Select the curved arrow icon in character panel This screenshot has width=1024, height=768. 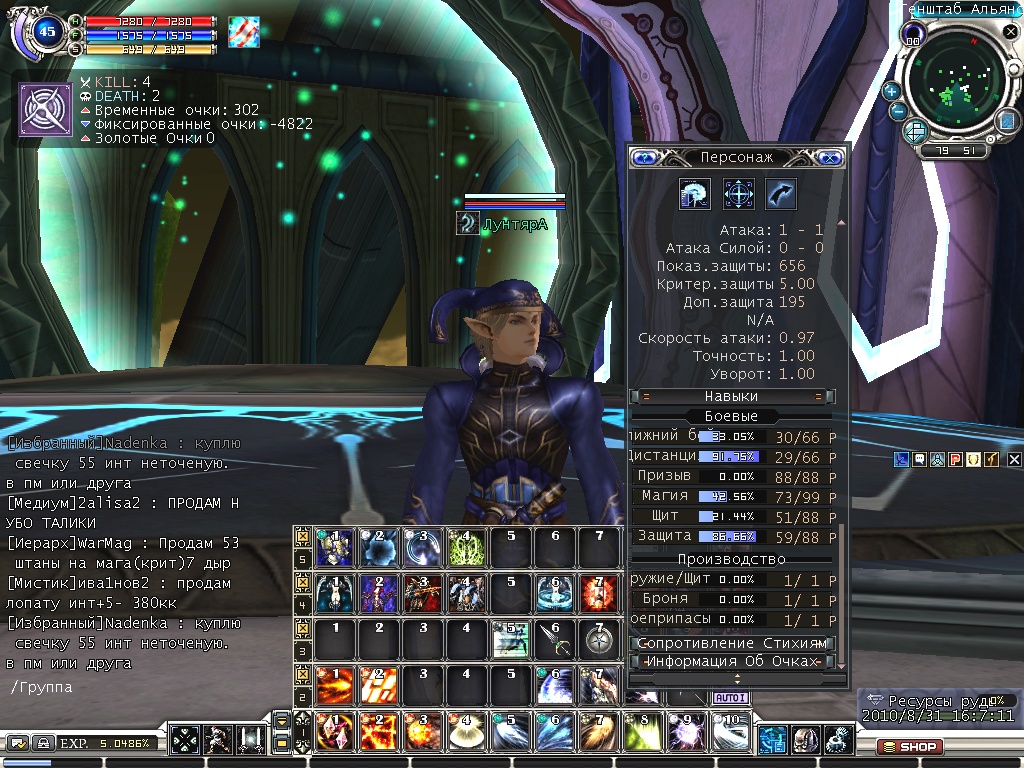pos(781,193)
